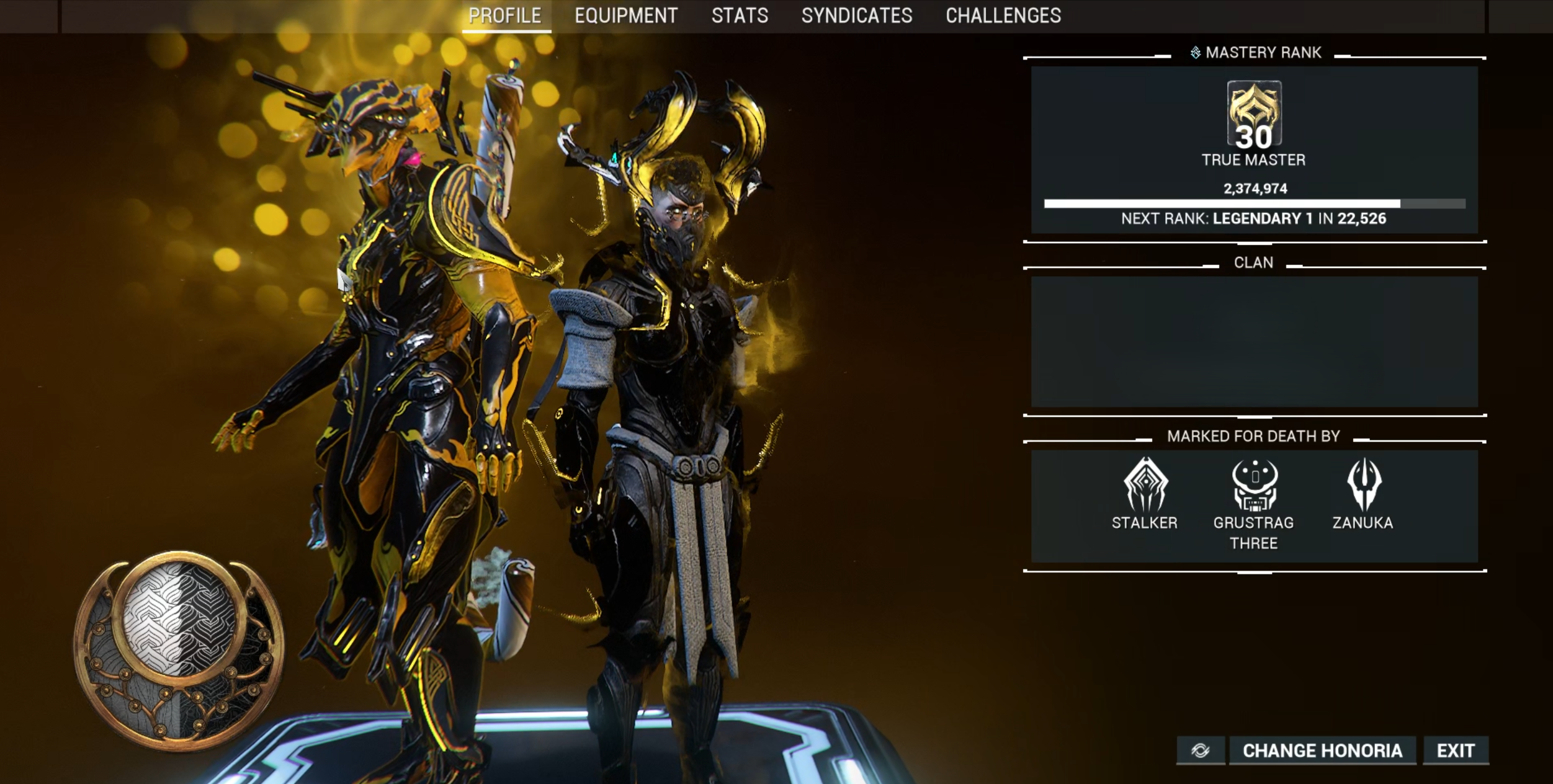1553x784 pixels.
Task: View the Challenges tab
Action: coord(1003,16)
